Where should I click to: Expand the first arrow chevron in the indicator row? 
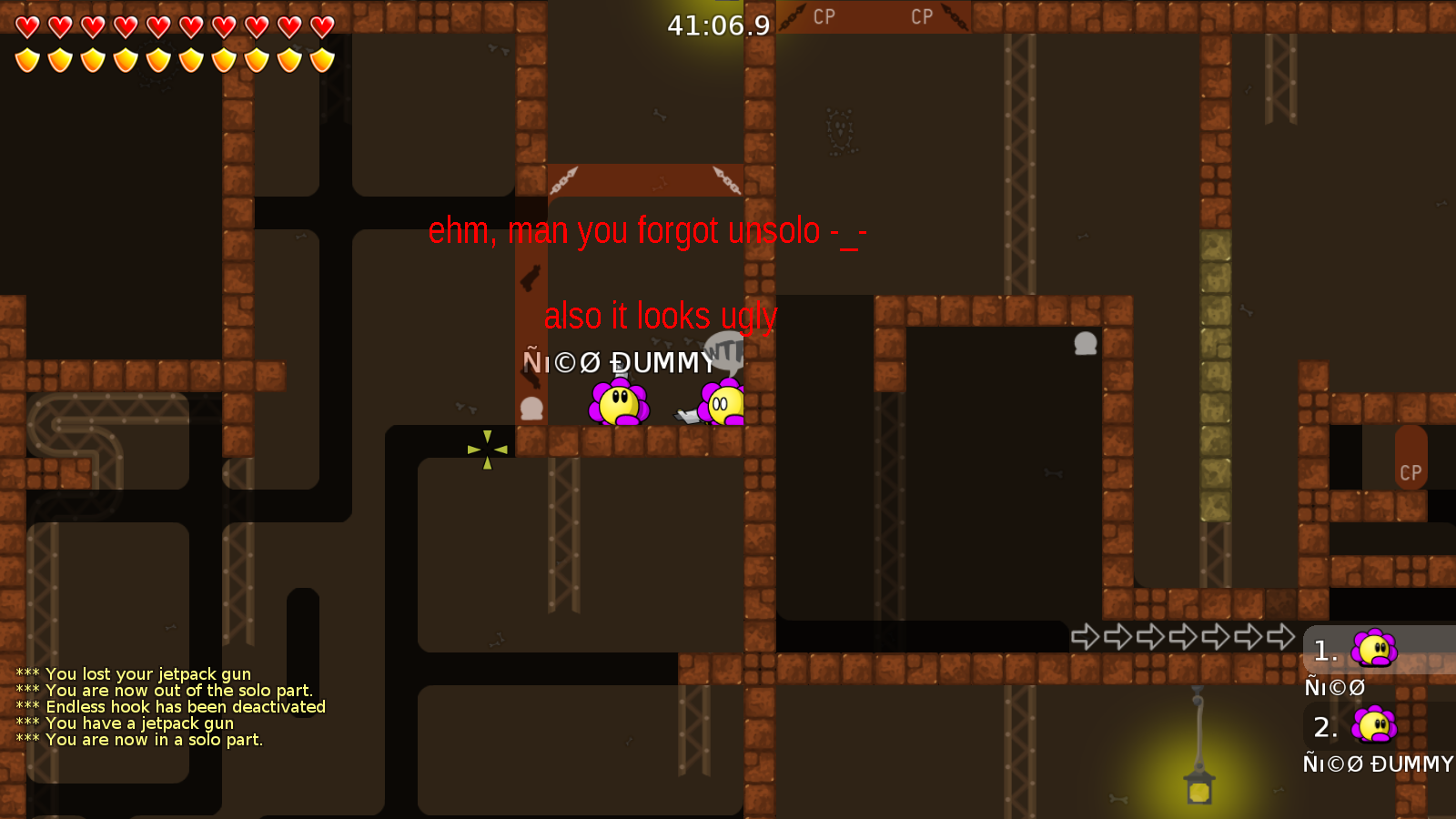tap(1084, 639)
